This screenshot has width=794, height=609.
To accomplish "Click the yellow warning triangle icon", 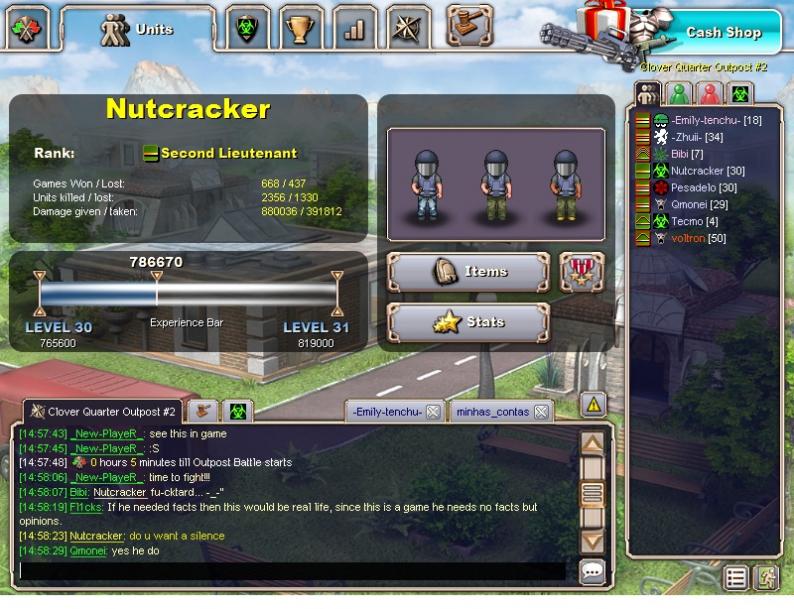I will [594, 405].
